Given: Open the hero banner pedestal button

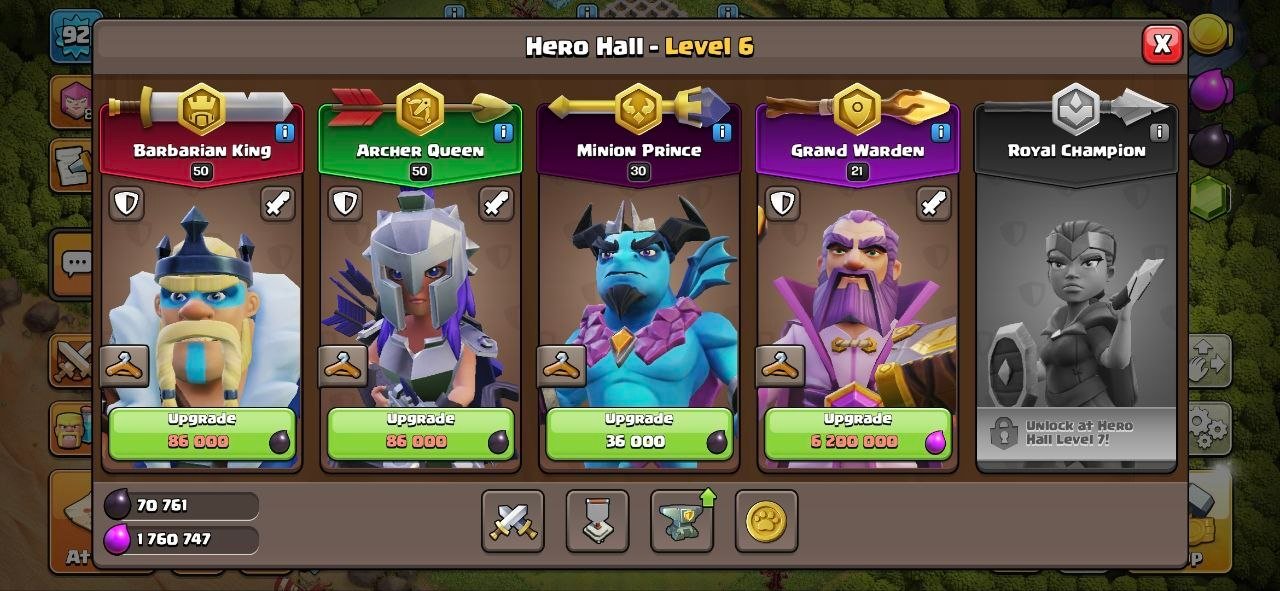Looking at the screenshot, I should tap(597, 521).
